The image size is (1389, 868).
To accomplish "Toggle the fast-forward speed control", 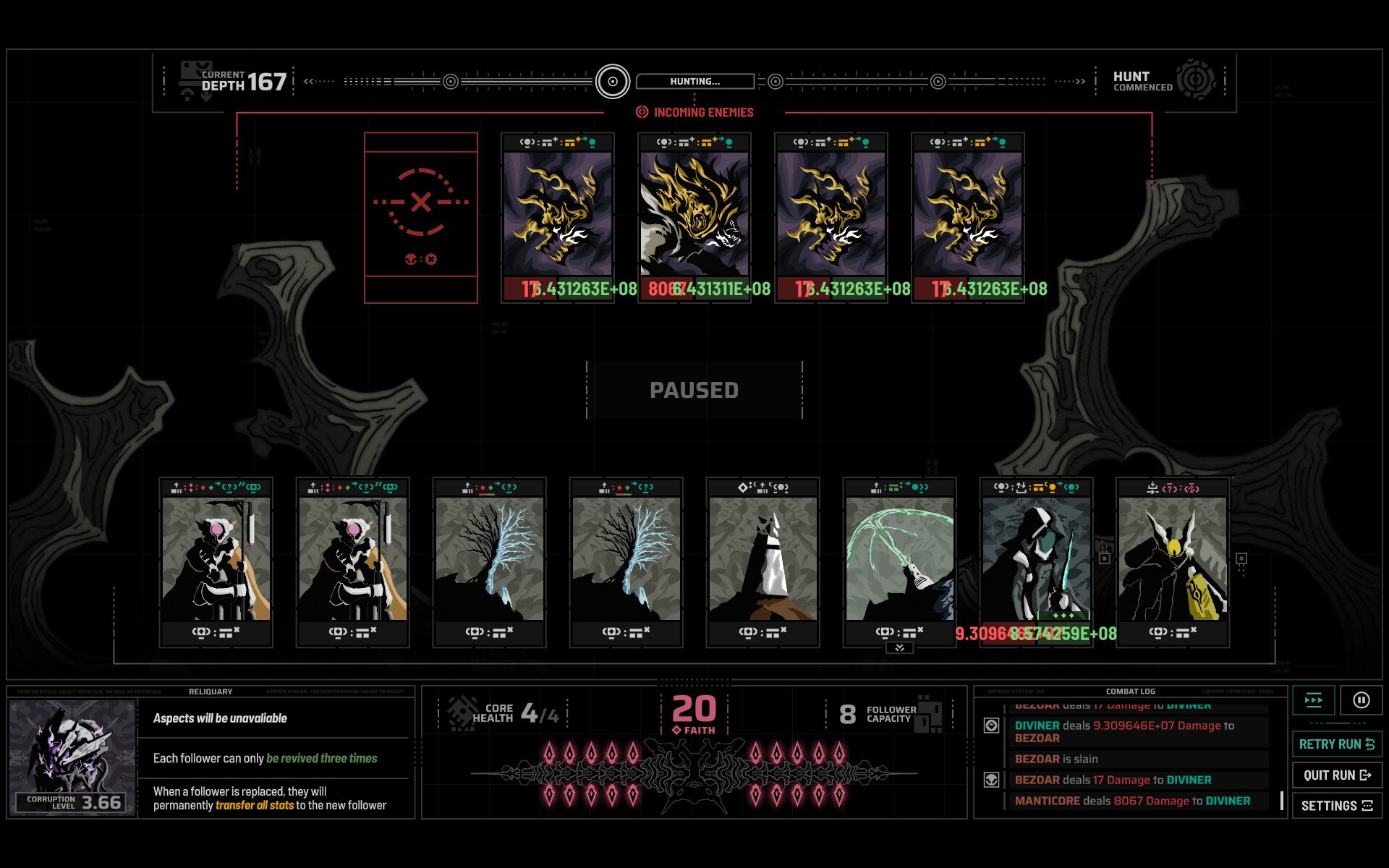I will click(x=1314, y=700).
